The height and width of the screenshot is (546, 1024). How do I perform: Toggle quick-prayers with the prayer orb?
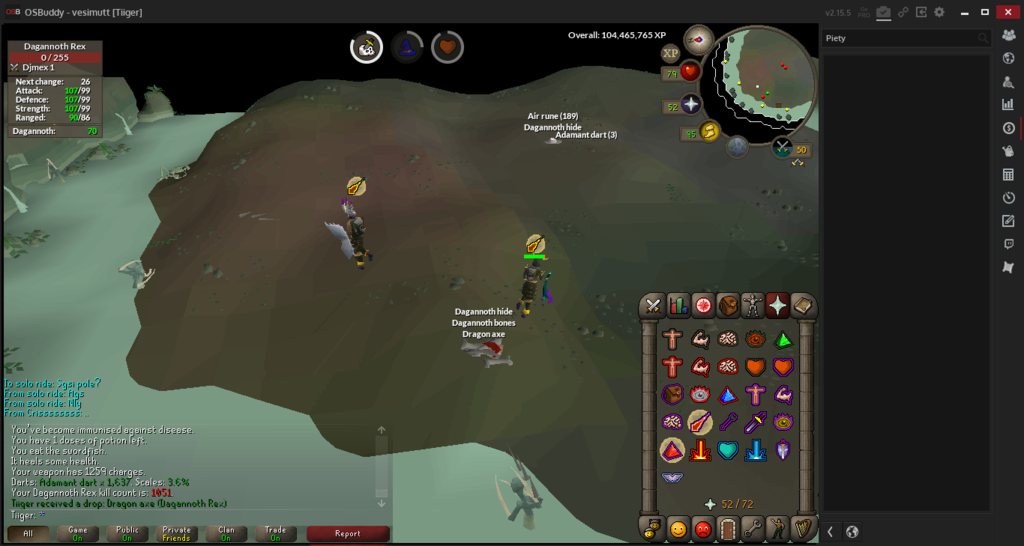tap(690, 106)
